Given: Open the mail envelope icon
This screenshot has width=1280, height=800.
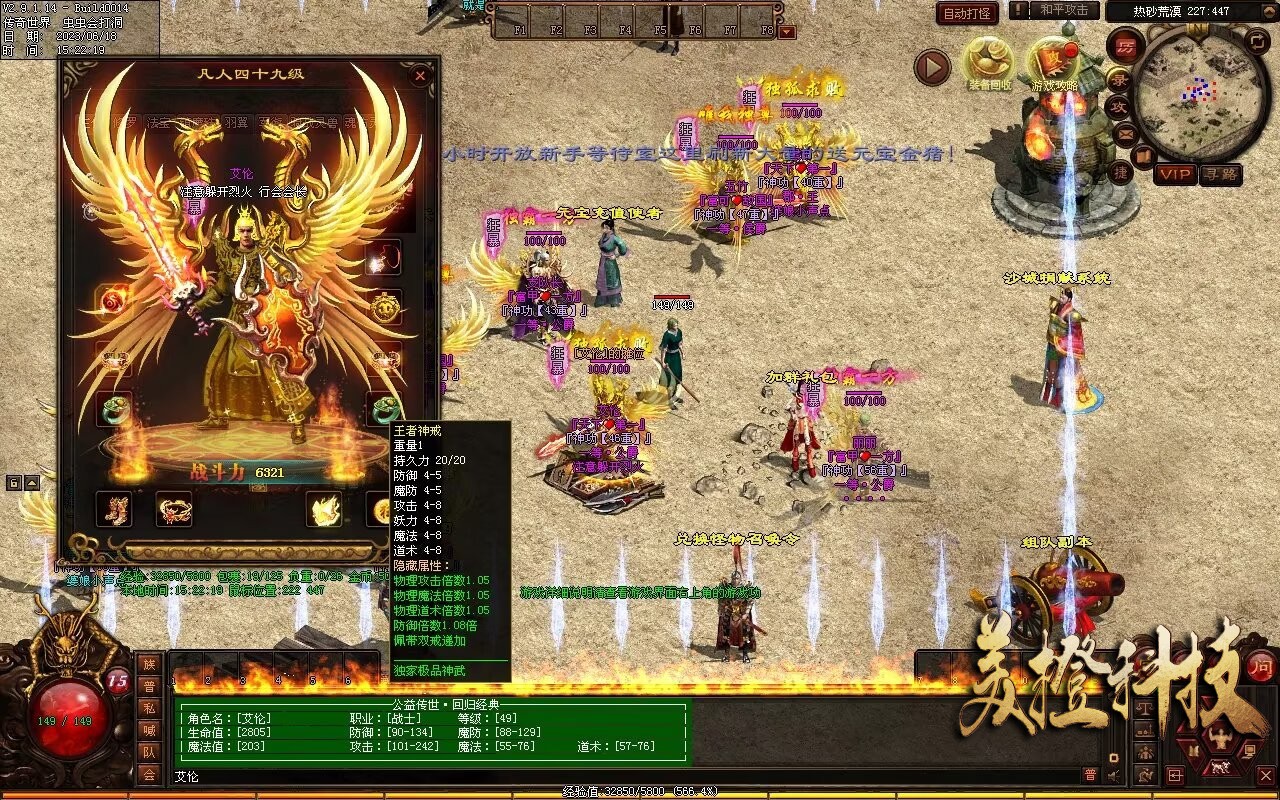Looking at the screenshot, I should pos(1125,133).
